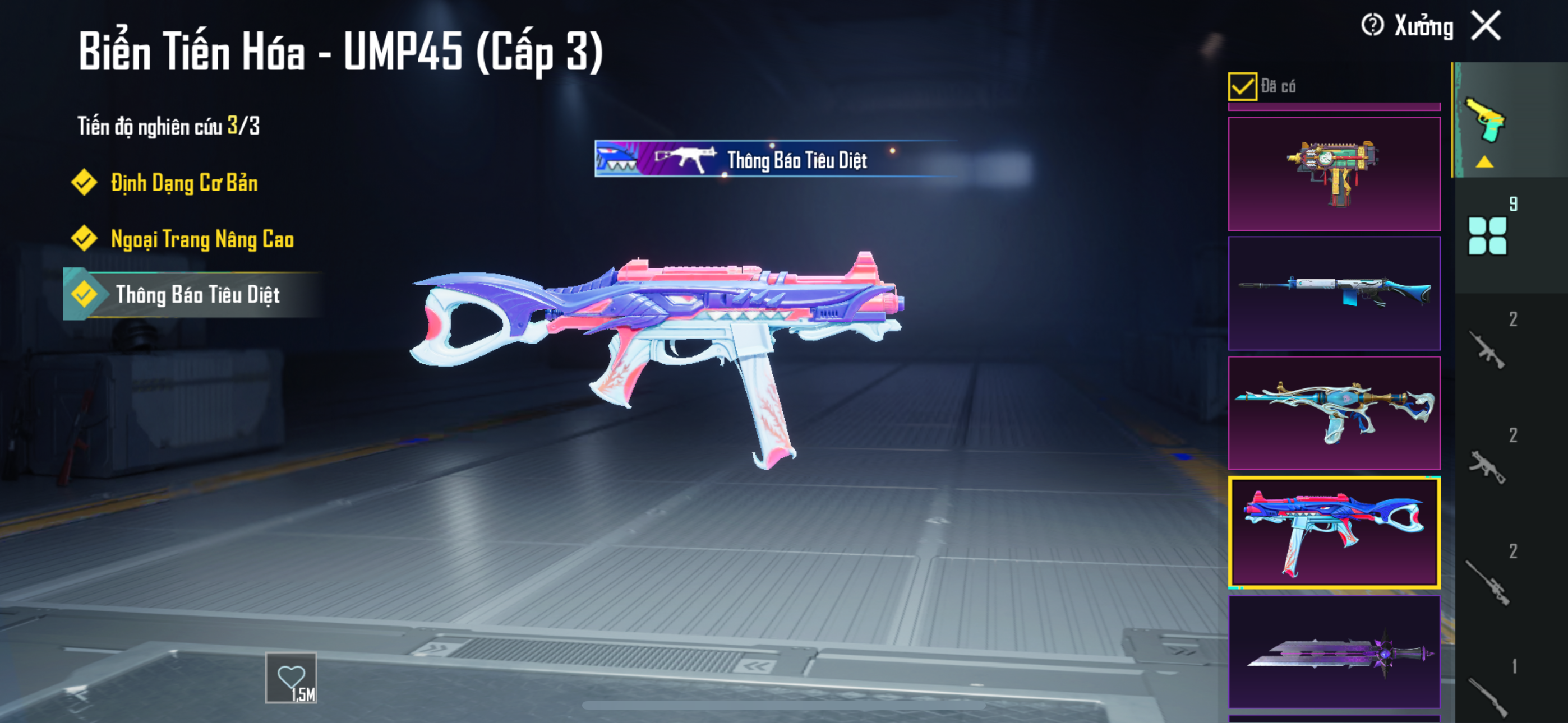The image size is (1568, 723).
Task: Select "Ngoại Trang Nâng Cao" upgrade stage
Action: coord(201,239)
